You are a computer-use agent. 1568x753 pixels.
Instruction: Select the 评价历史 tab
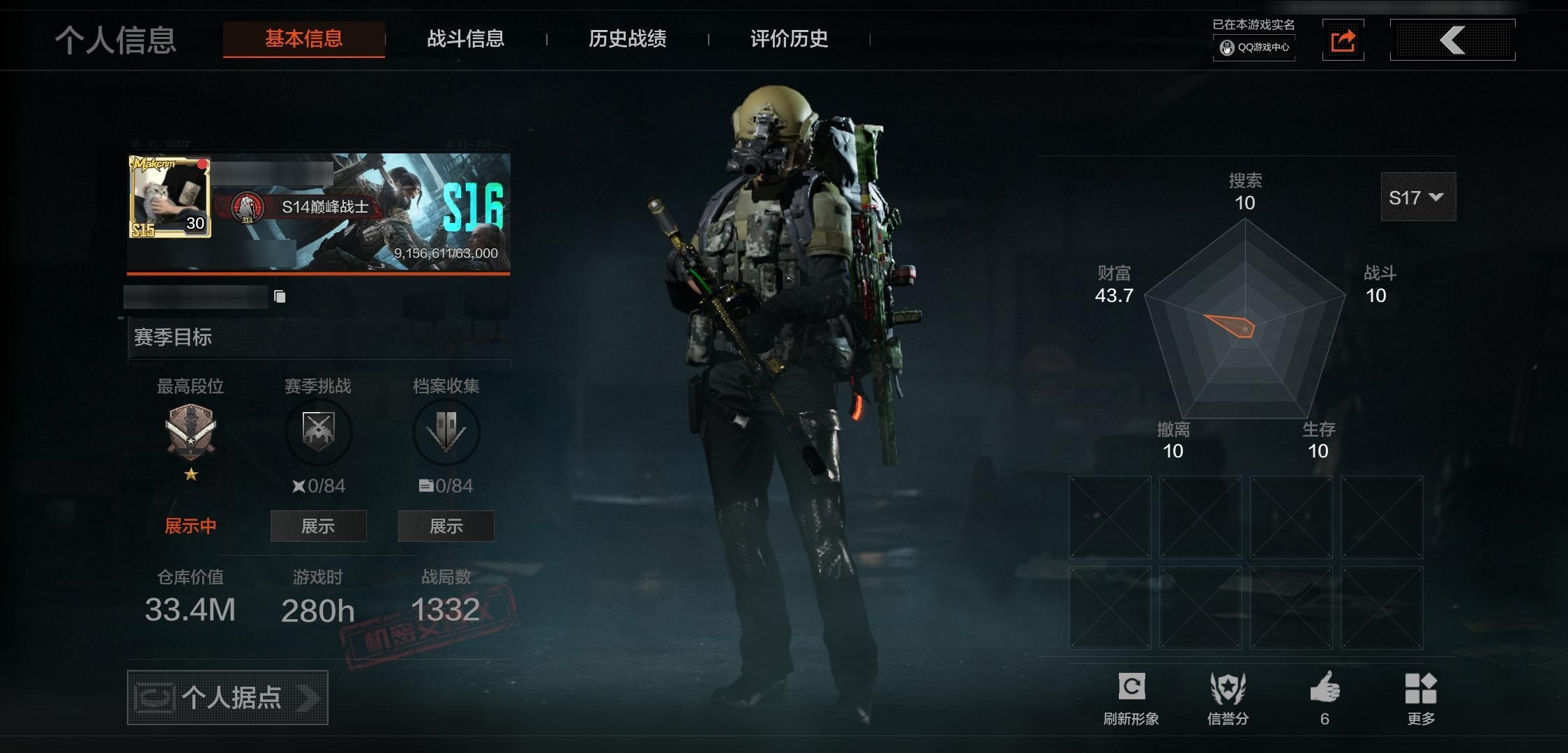[789, 39]
